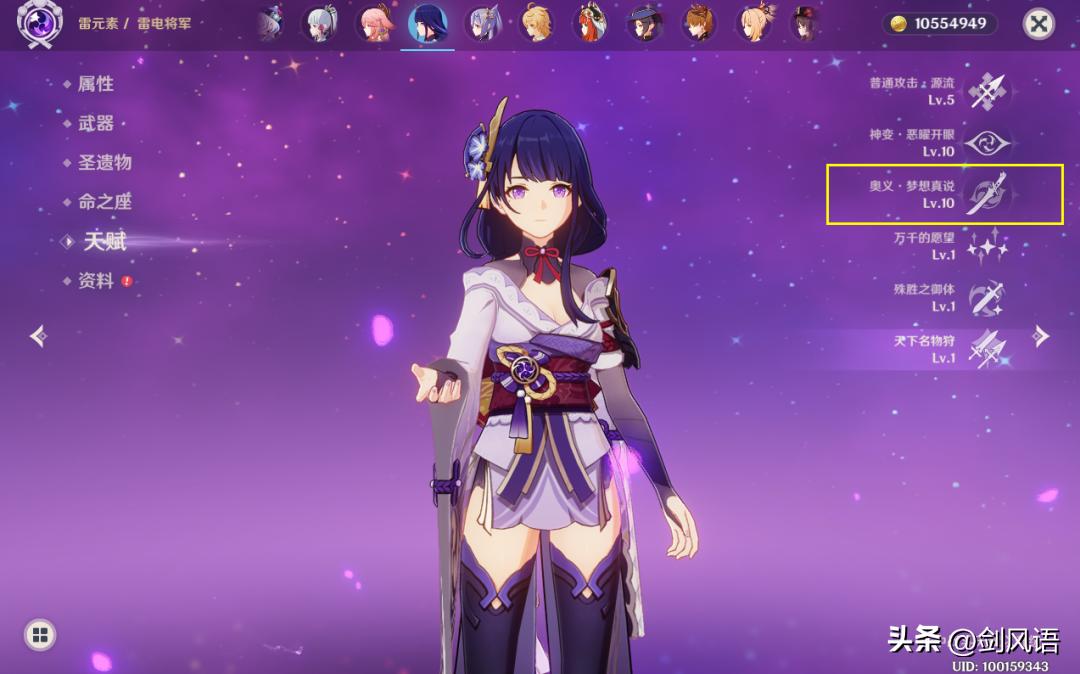Select the 天赋 talents menu entry
The height and width of the screenshot is (674, 1080).
(104, 241)
